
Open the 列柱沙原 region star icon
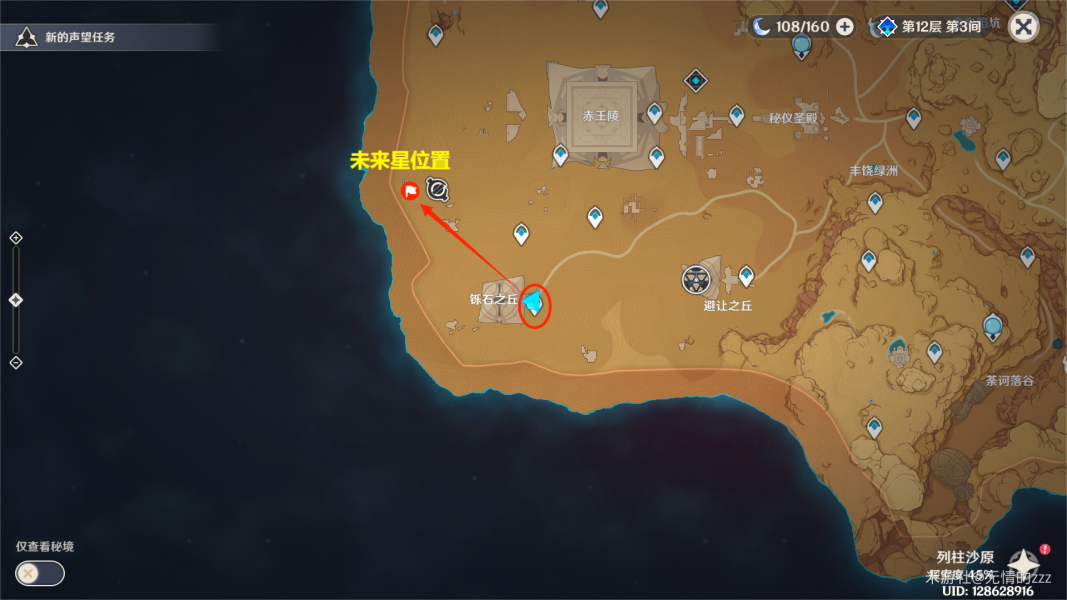1024,565
